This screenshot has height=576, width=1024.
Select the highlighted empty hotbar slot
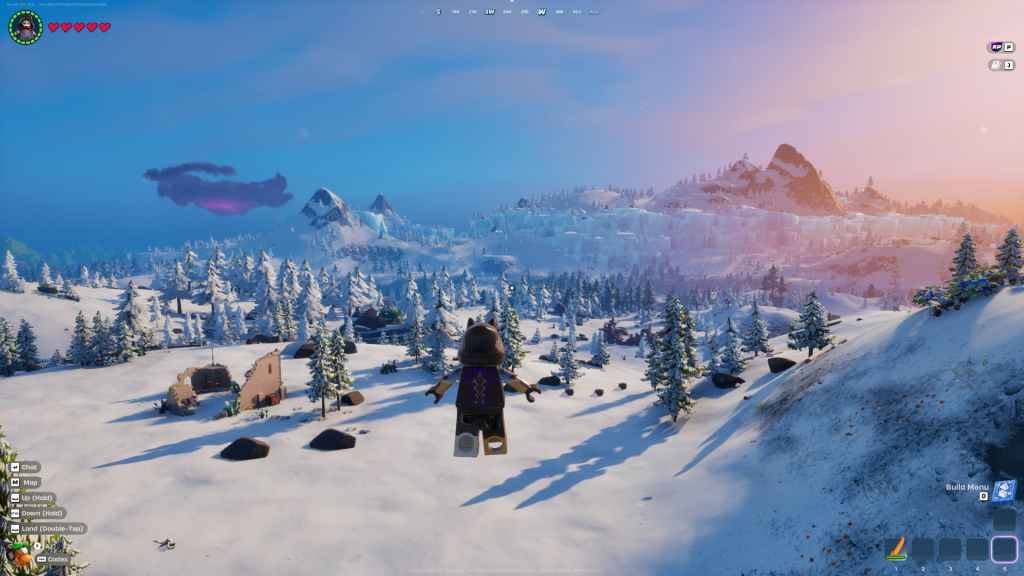[1004, 548]
